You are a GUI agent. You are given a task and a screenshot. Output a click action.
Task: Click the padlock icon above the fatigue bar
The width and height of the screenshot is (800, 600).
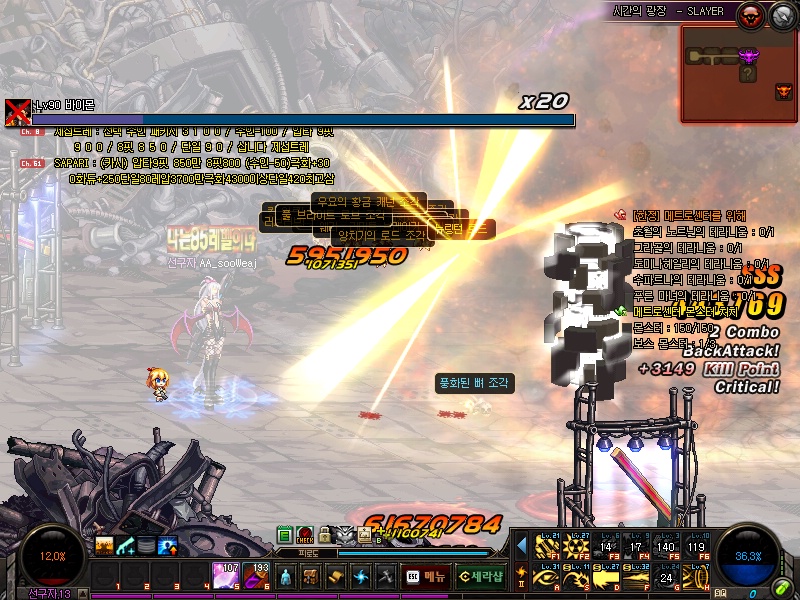pos(325,535)
